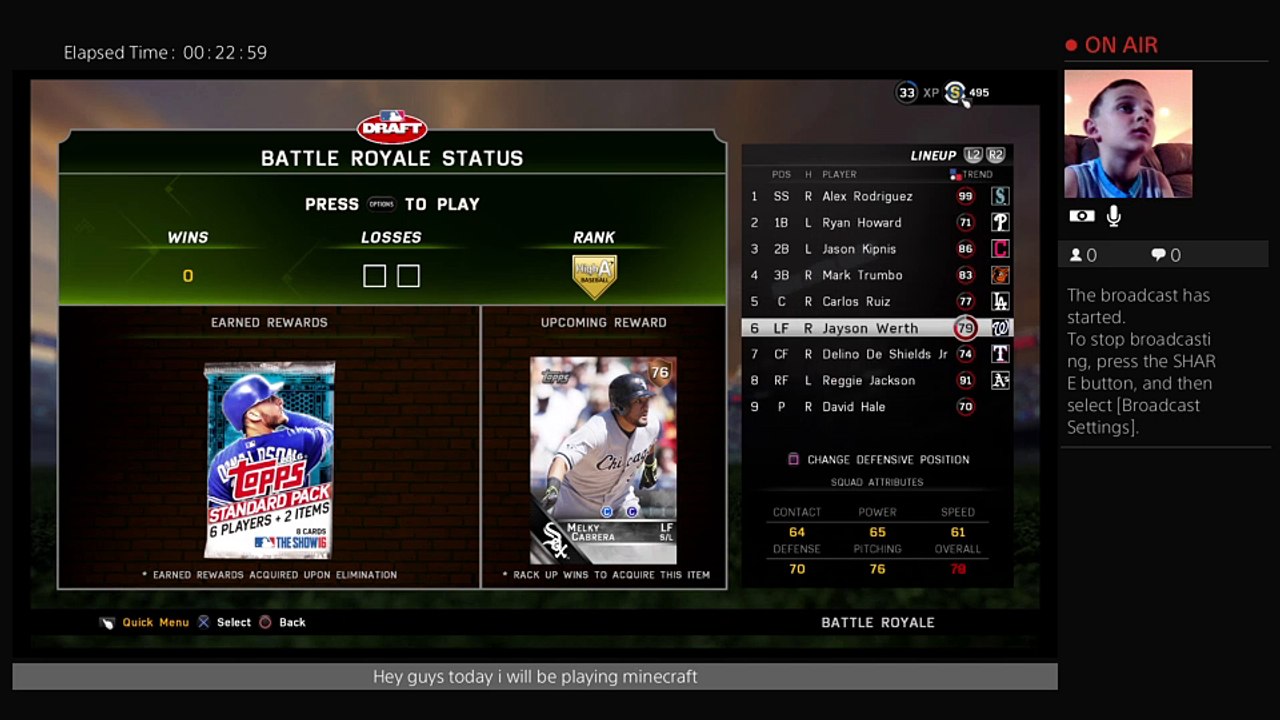
Task: Click the highlighted Jayson Werth row
Action: (869, 328)
